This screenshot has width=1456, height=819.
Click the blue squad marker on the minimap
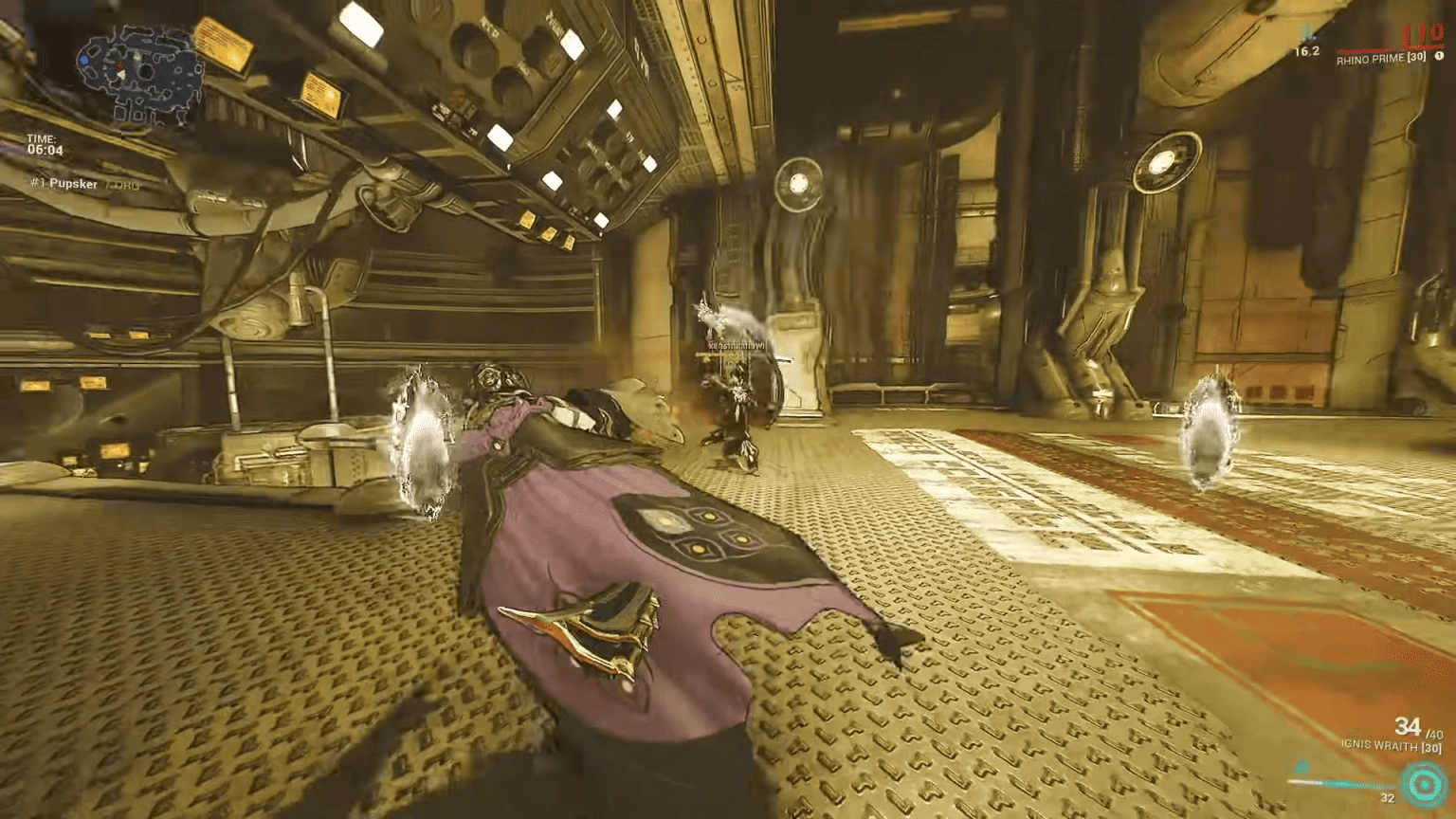point(85,60)
